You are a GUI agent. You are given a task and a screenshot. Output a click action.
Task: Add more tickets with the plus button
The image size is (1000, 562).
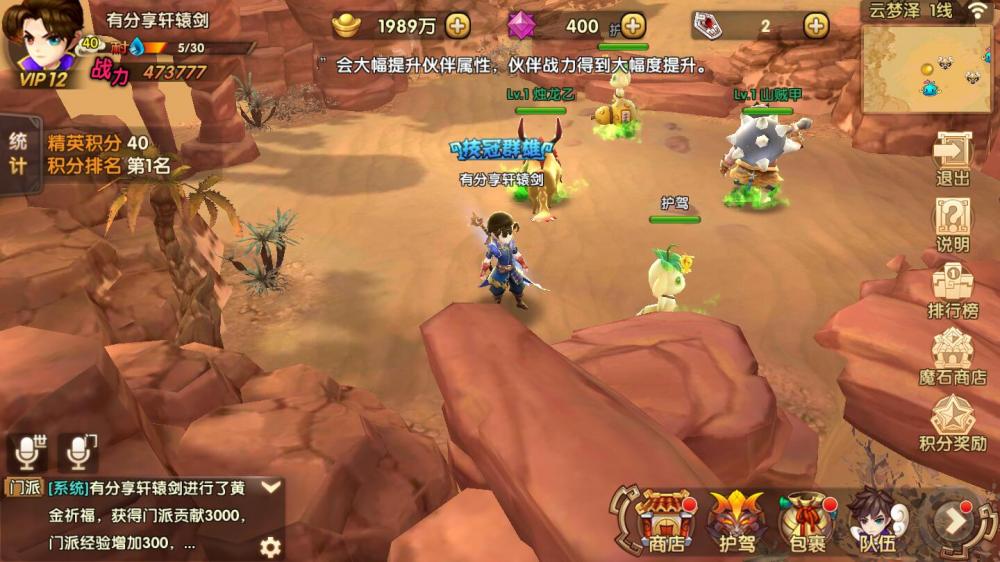(816, 26)
